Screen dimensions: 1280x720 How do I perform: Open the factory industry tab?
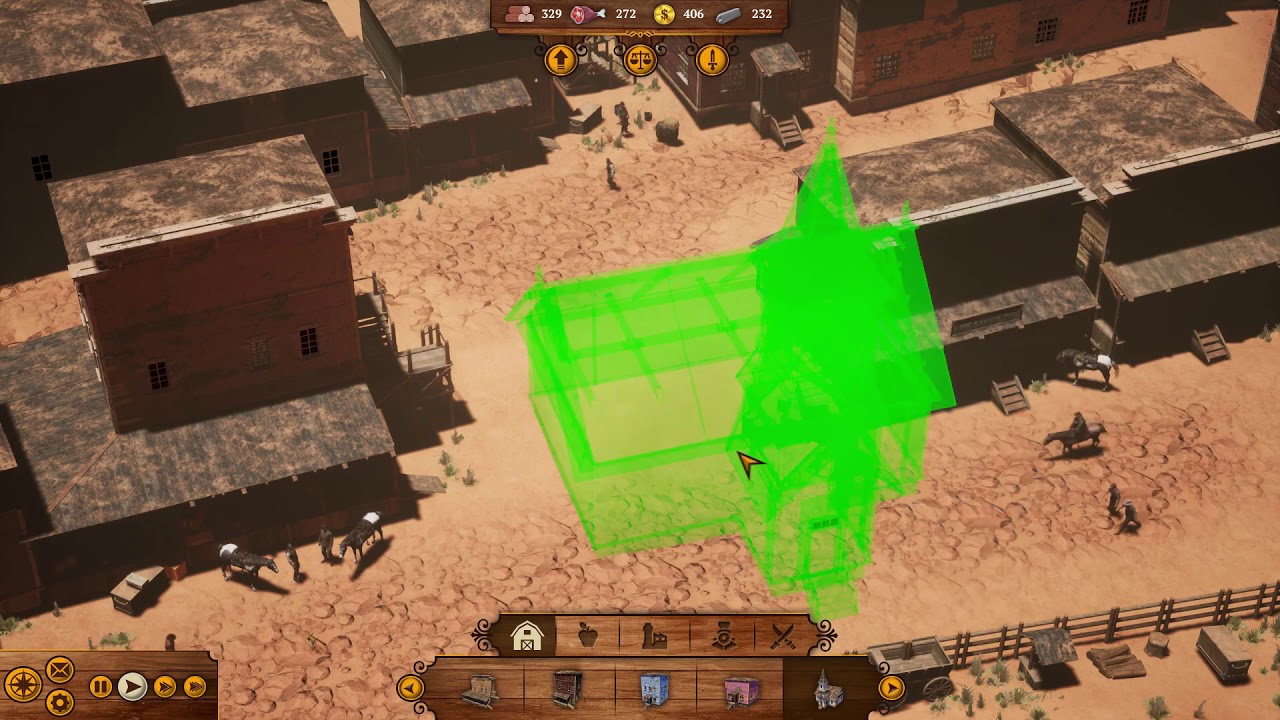point(654,637)
